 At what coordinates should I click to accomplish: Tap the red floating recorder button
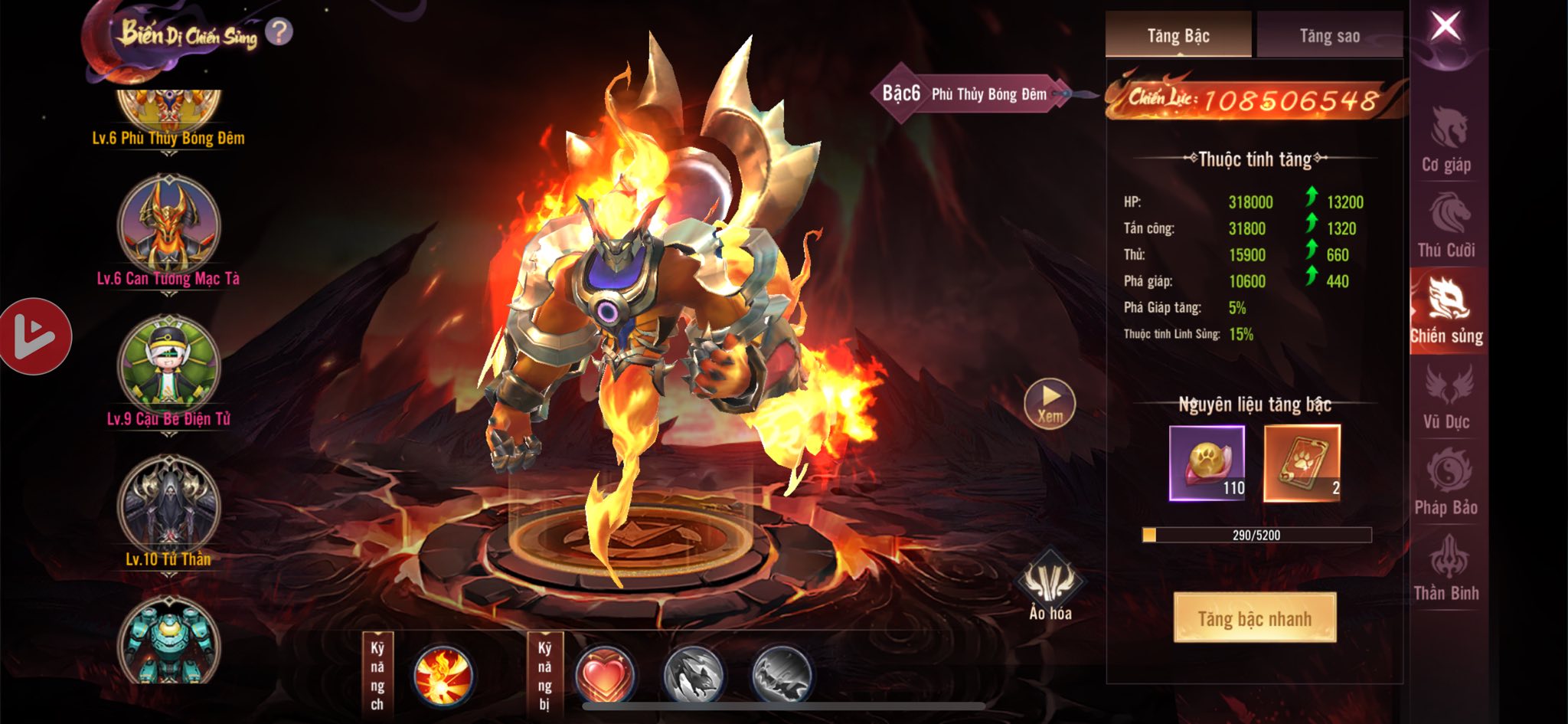(x=35, y=336)
